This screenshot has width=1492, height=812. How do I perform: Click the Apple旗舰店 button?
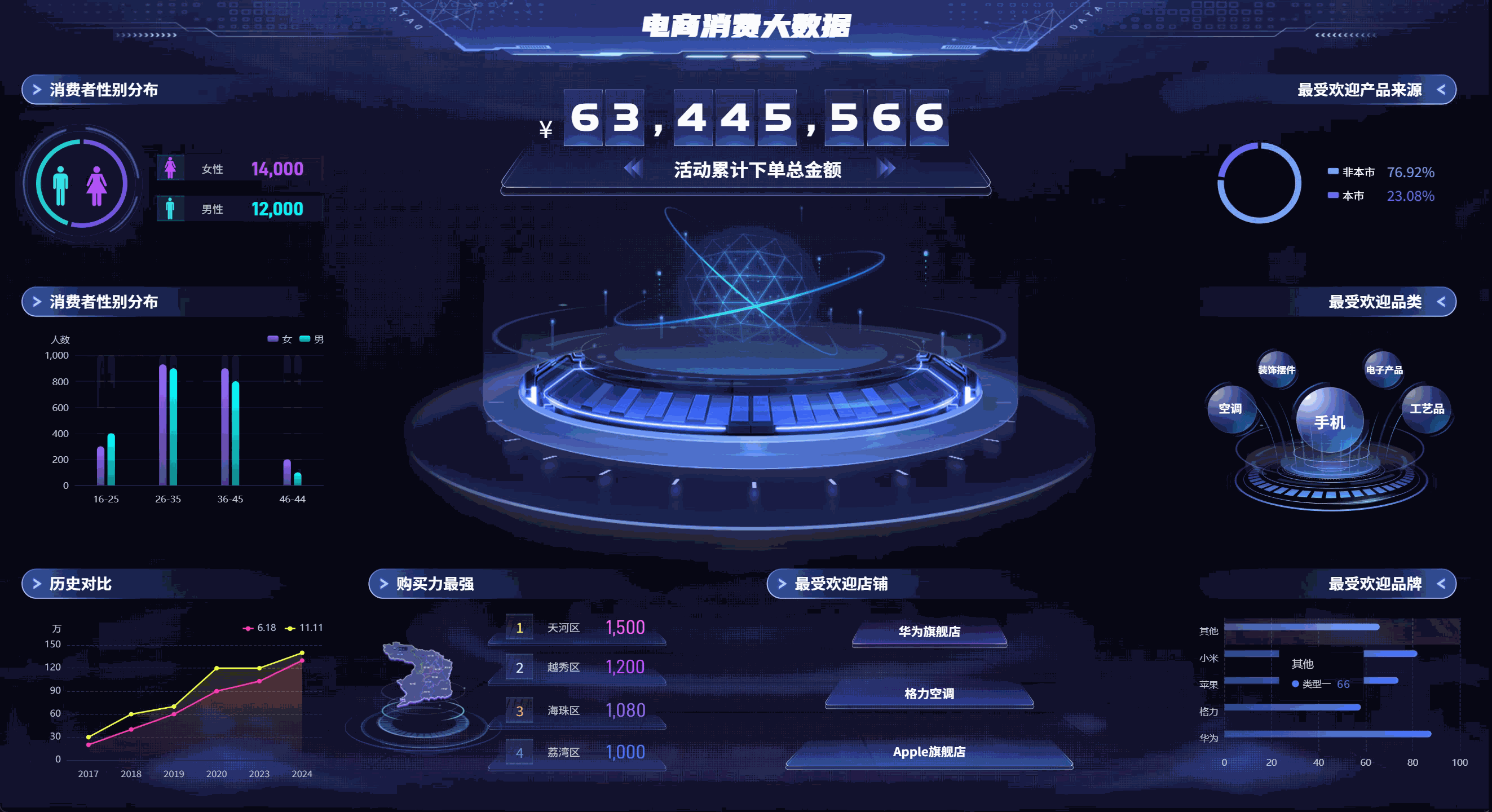[930, 752]
